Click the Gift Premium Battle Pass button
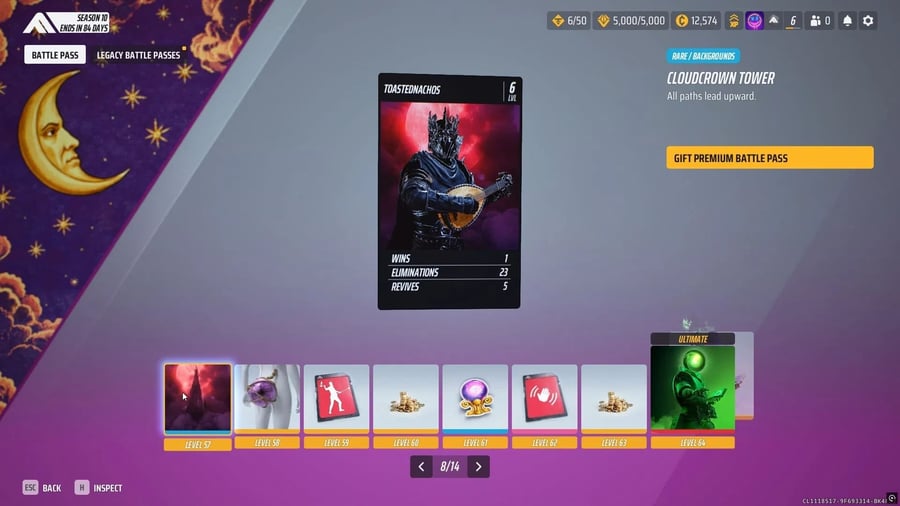 pos(769,158)
